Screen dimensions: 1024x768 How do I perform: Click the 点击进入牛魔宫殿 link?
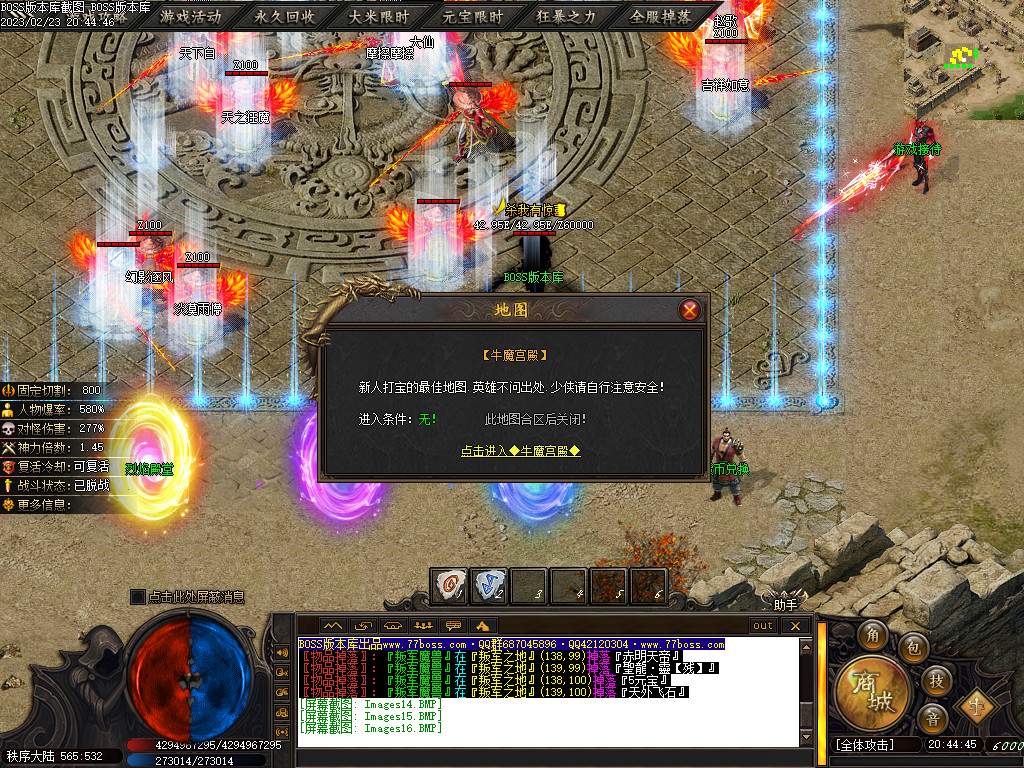click(x=520, y=451)
